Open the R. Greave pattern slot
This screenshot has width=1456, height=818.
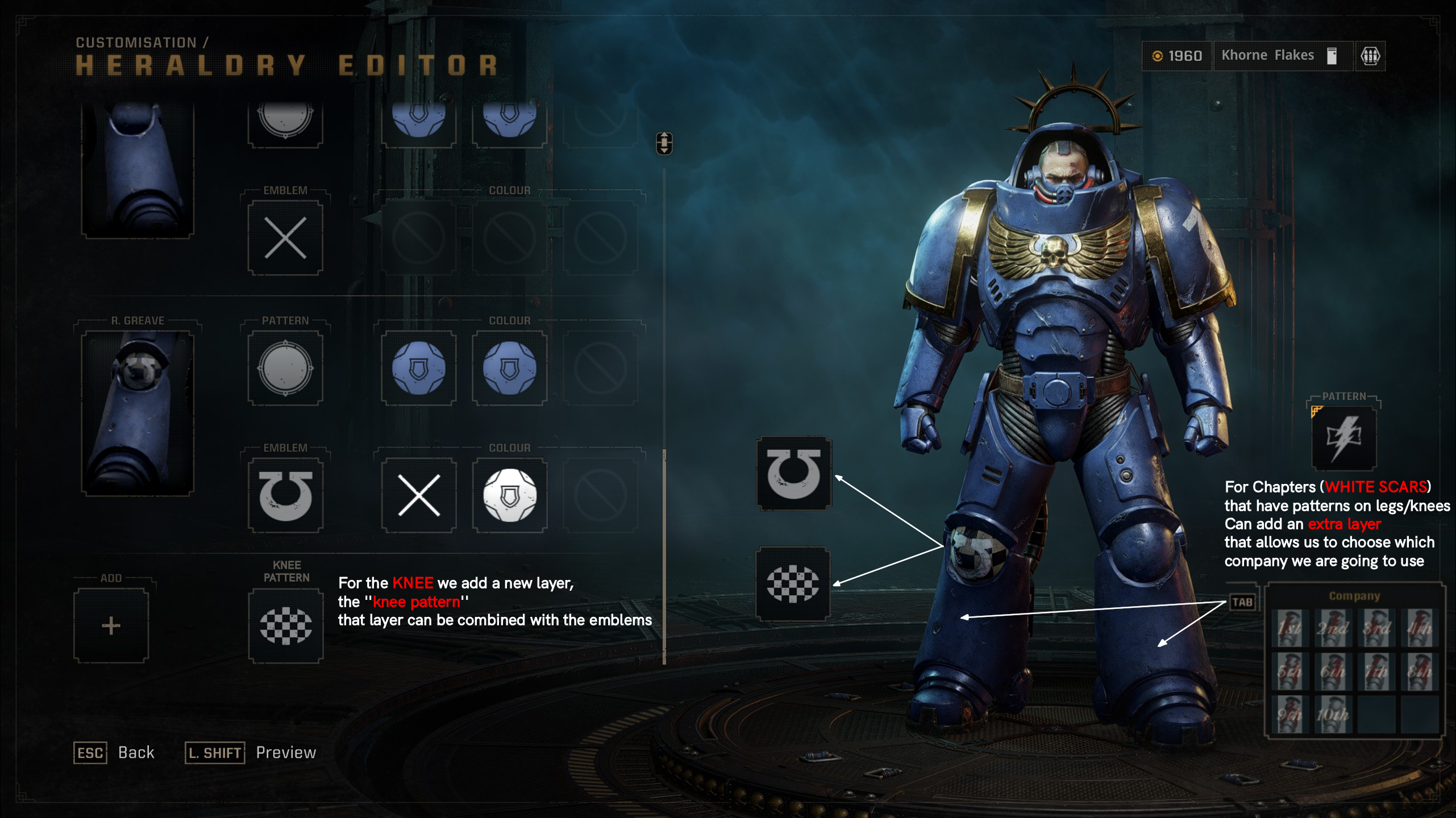(285, 368)
